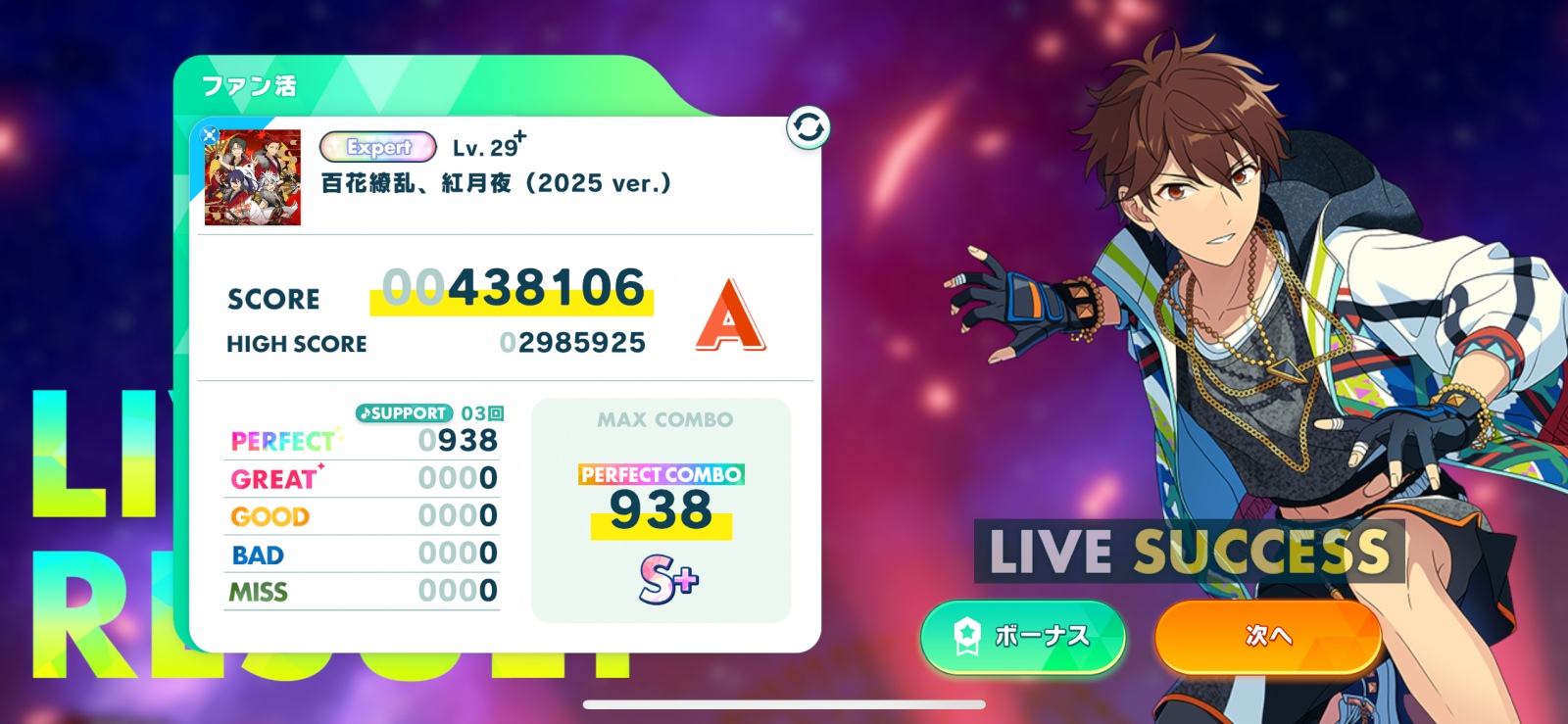Select the song jacket thumbnail

pos(253,177)
